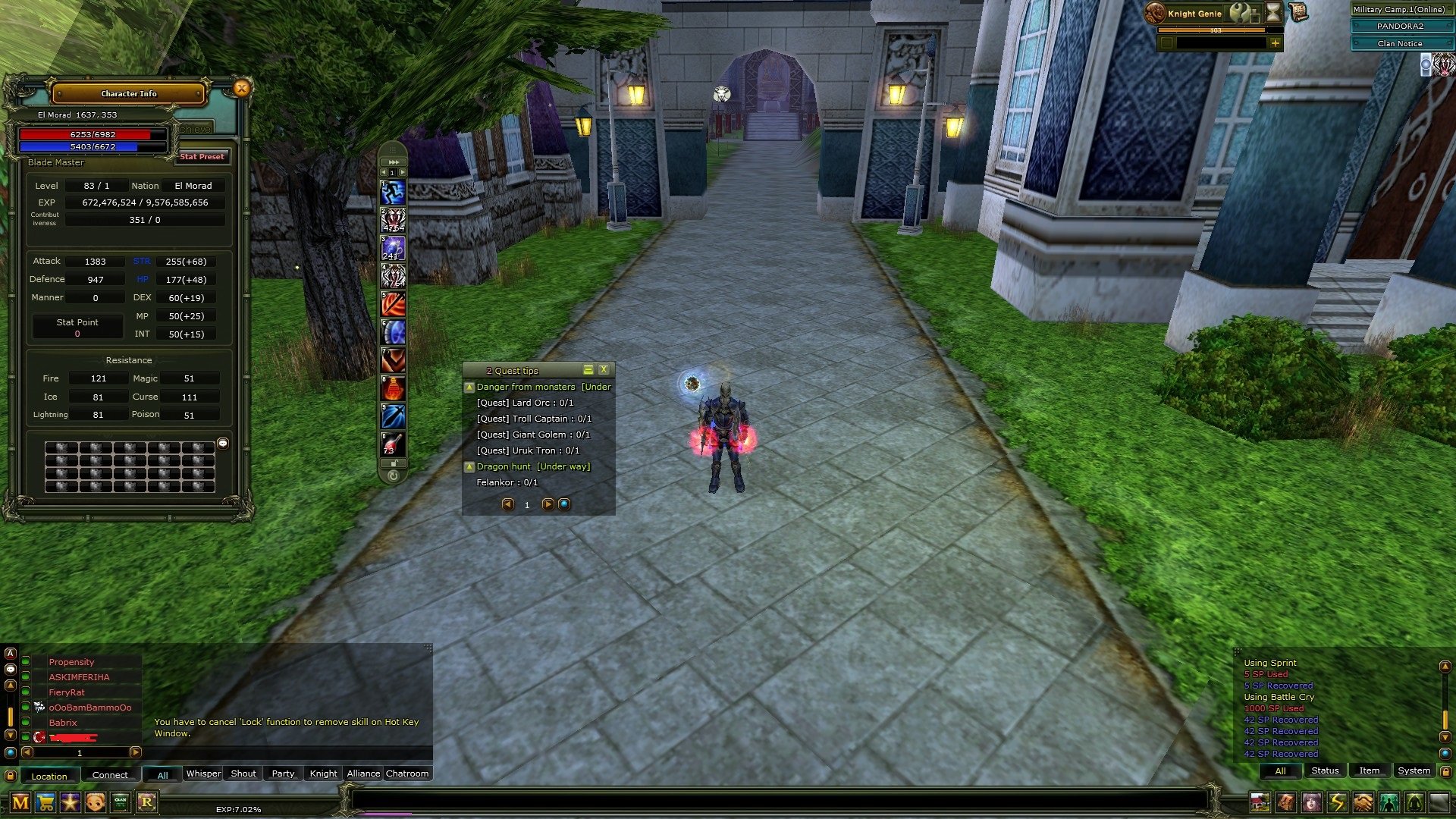Switch to the Connect tab
This screenshot has width=1456, height=819.
tap(110, 775)
